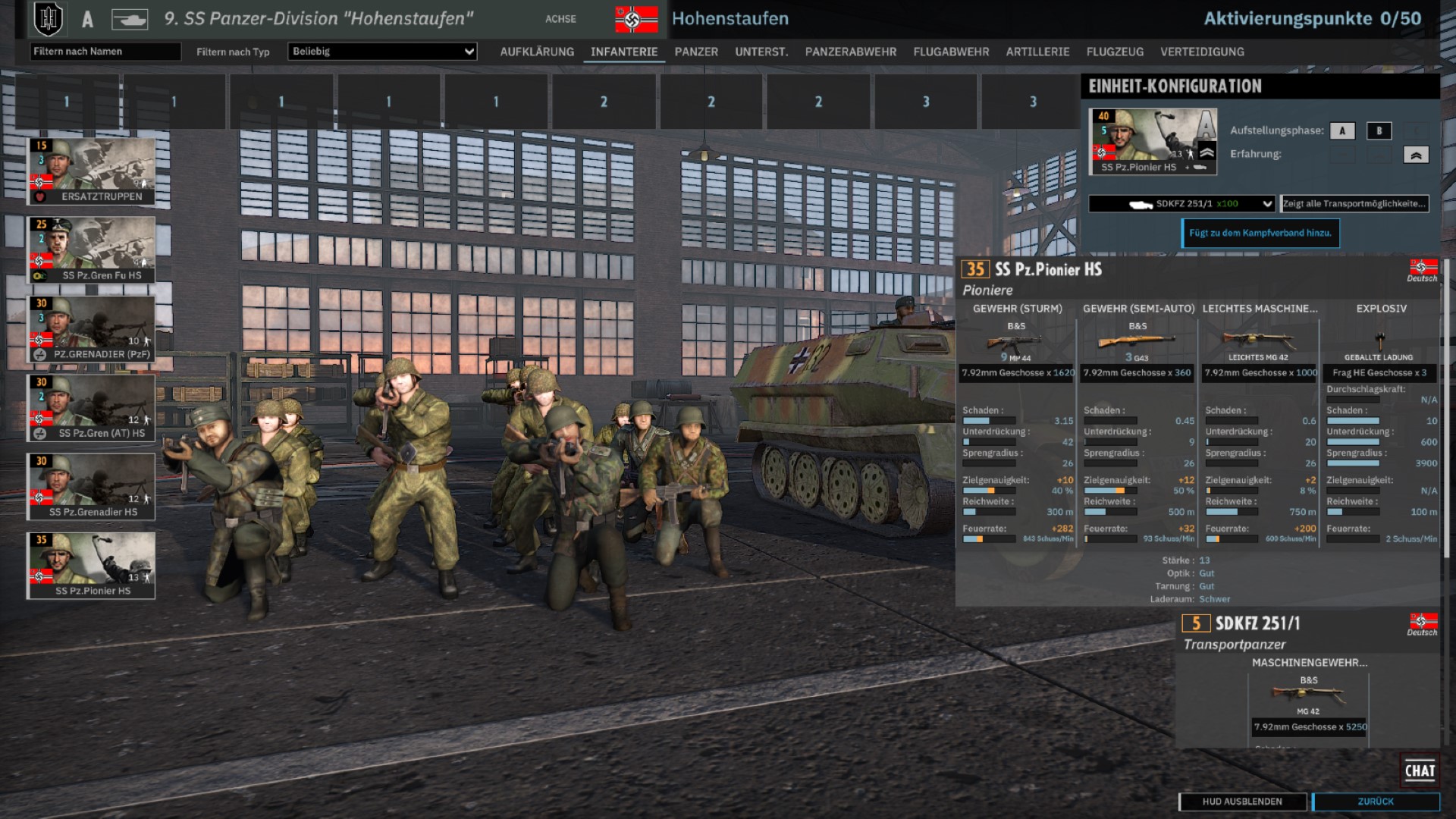The height and width of the screenshot is (819, 1456).
Task: Open the CHAT panel
Action: click(1420, 770)
